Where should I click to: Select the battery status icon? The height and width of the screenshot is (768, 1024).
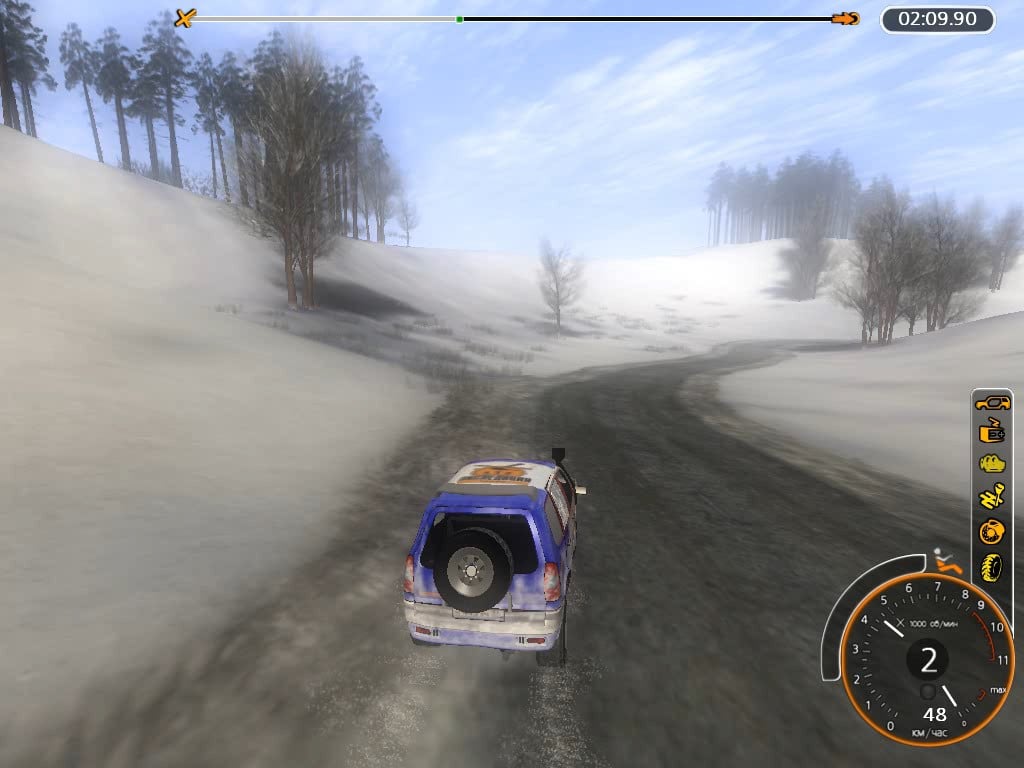pyautogui.click(x=992, y=433)
